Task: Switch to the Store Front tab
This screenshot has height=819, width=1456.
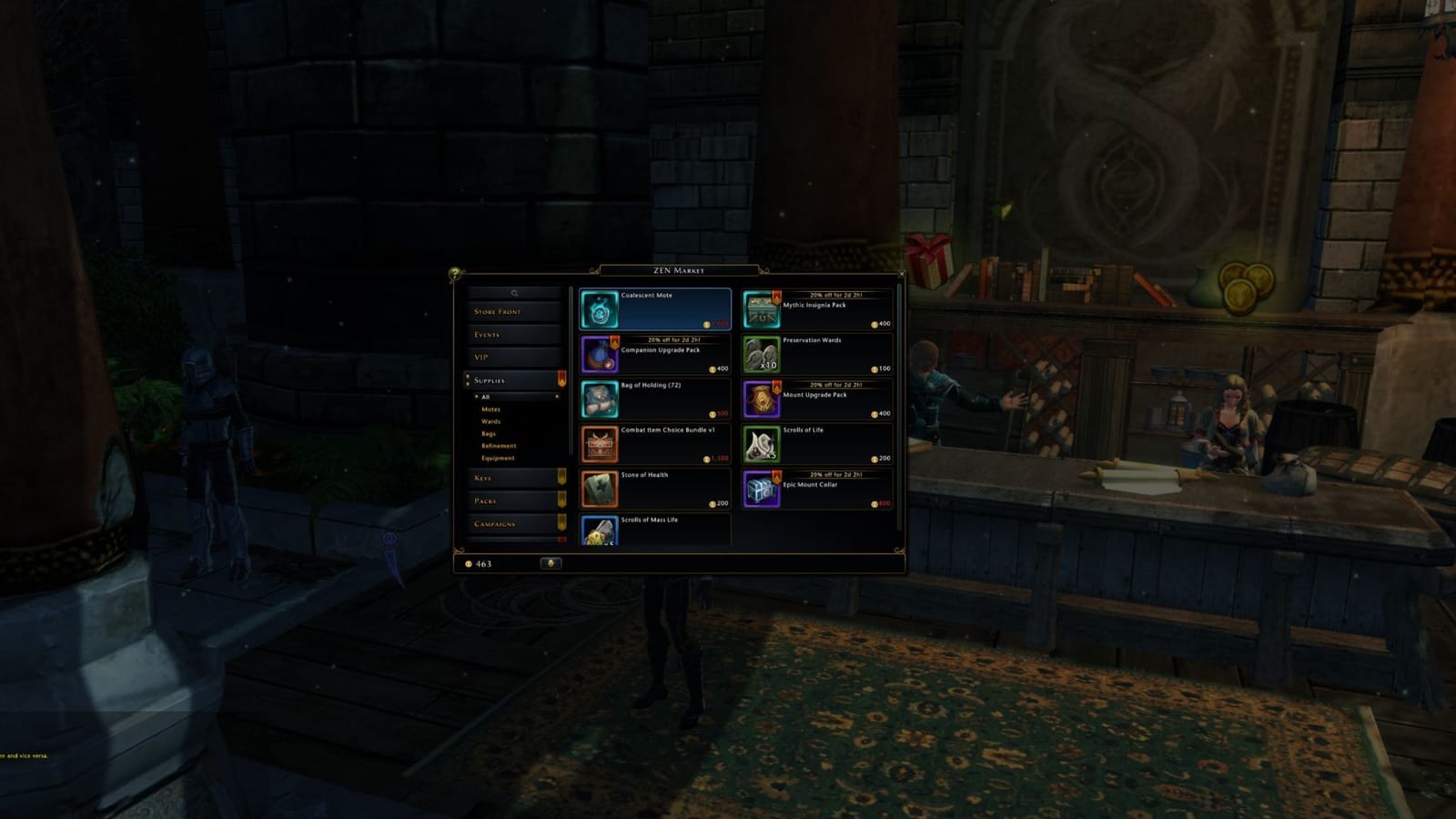Action: (496, 310)
